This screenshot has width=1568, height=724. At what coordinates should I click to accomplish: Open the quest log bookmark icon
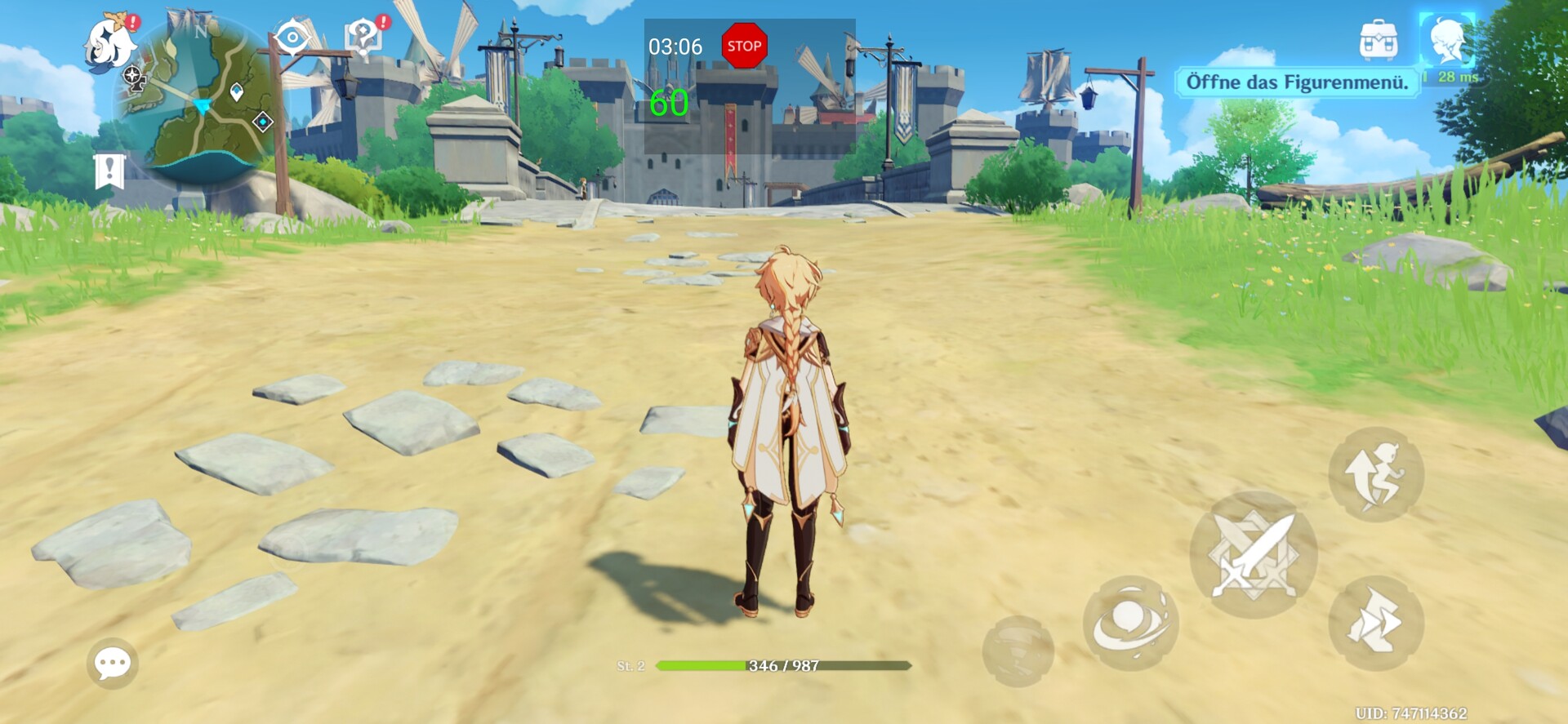(x=109, y=171)
